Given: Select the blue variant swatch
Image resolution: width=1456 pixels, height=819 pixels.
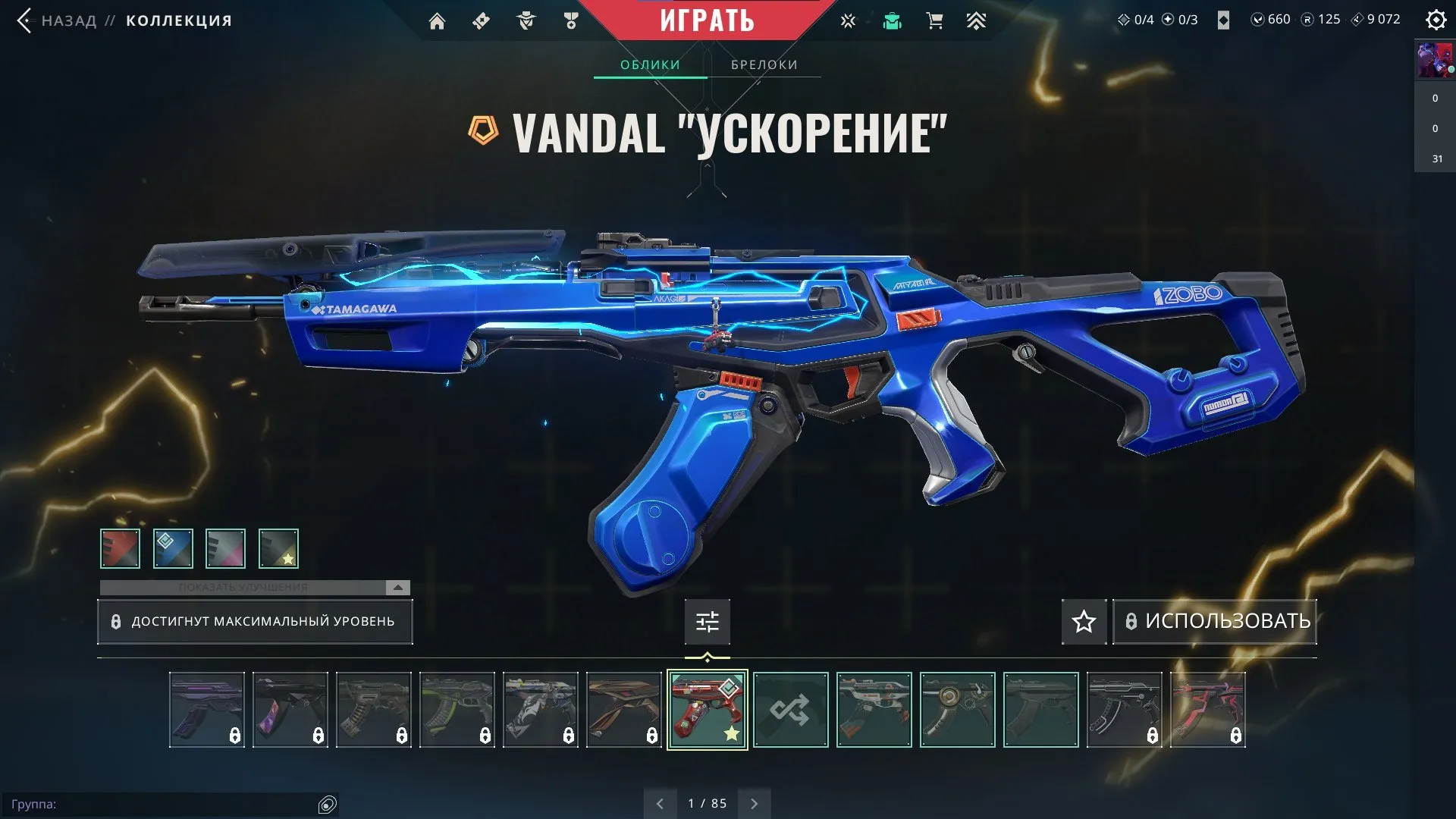Looking at the screenshot, I should pos(173,548).
